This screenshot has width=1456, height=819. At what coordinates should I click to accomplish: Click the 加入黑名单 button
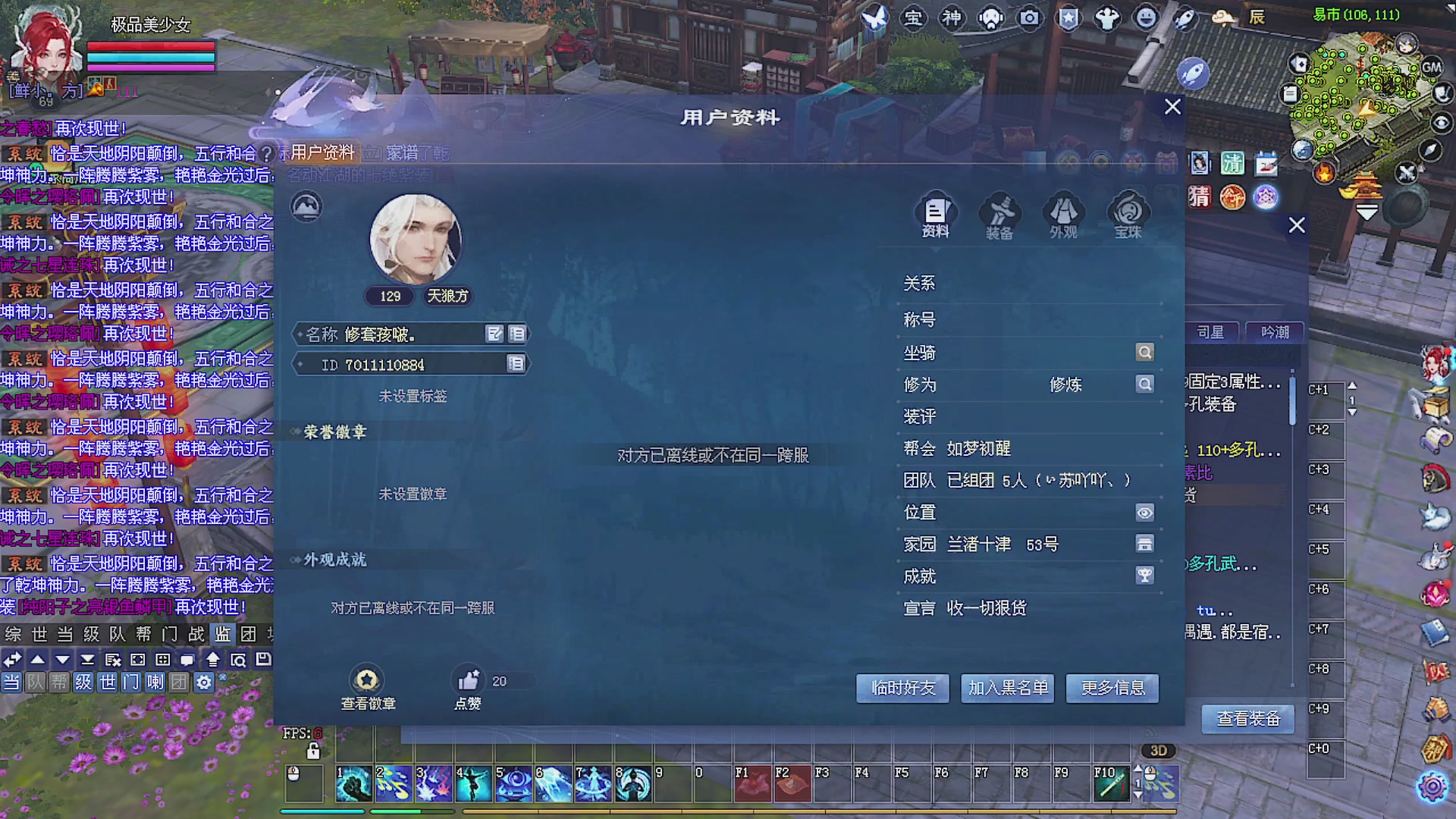[1007, 689]
